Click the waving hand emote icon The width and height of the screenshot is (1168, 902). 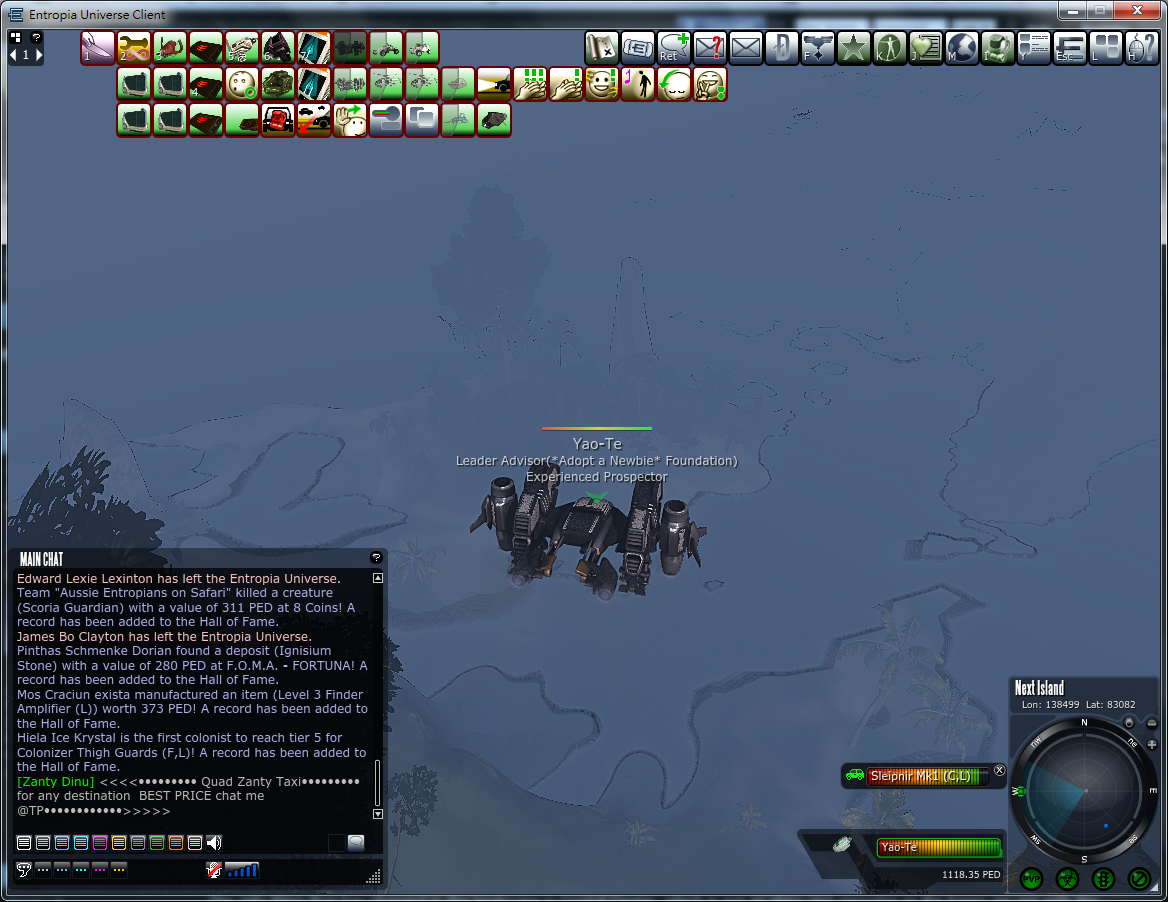click(350, 120)
